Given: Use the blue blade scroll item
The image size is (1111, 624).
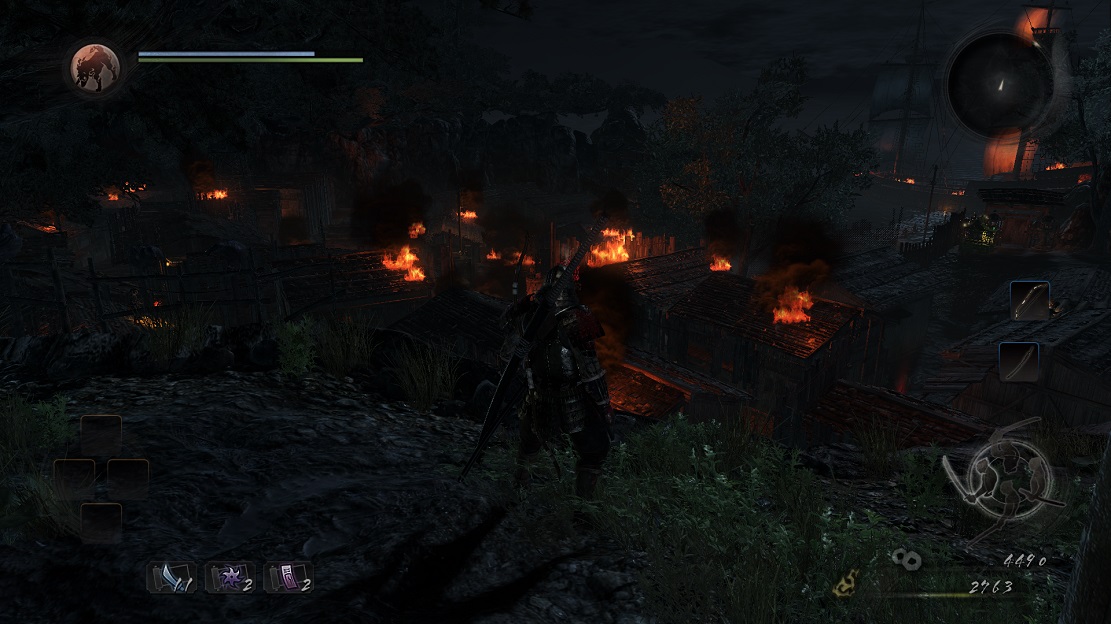Looking at the screenshot, I should (x=171, y=577).
